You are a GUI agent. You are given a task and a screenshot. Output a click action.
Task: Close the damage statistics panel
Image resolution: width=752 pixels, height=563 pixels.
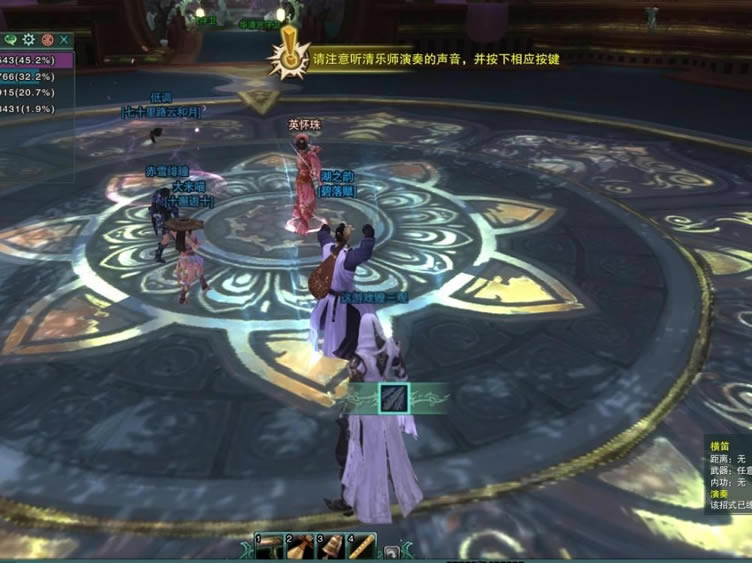pos(65,40)
